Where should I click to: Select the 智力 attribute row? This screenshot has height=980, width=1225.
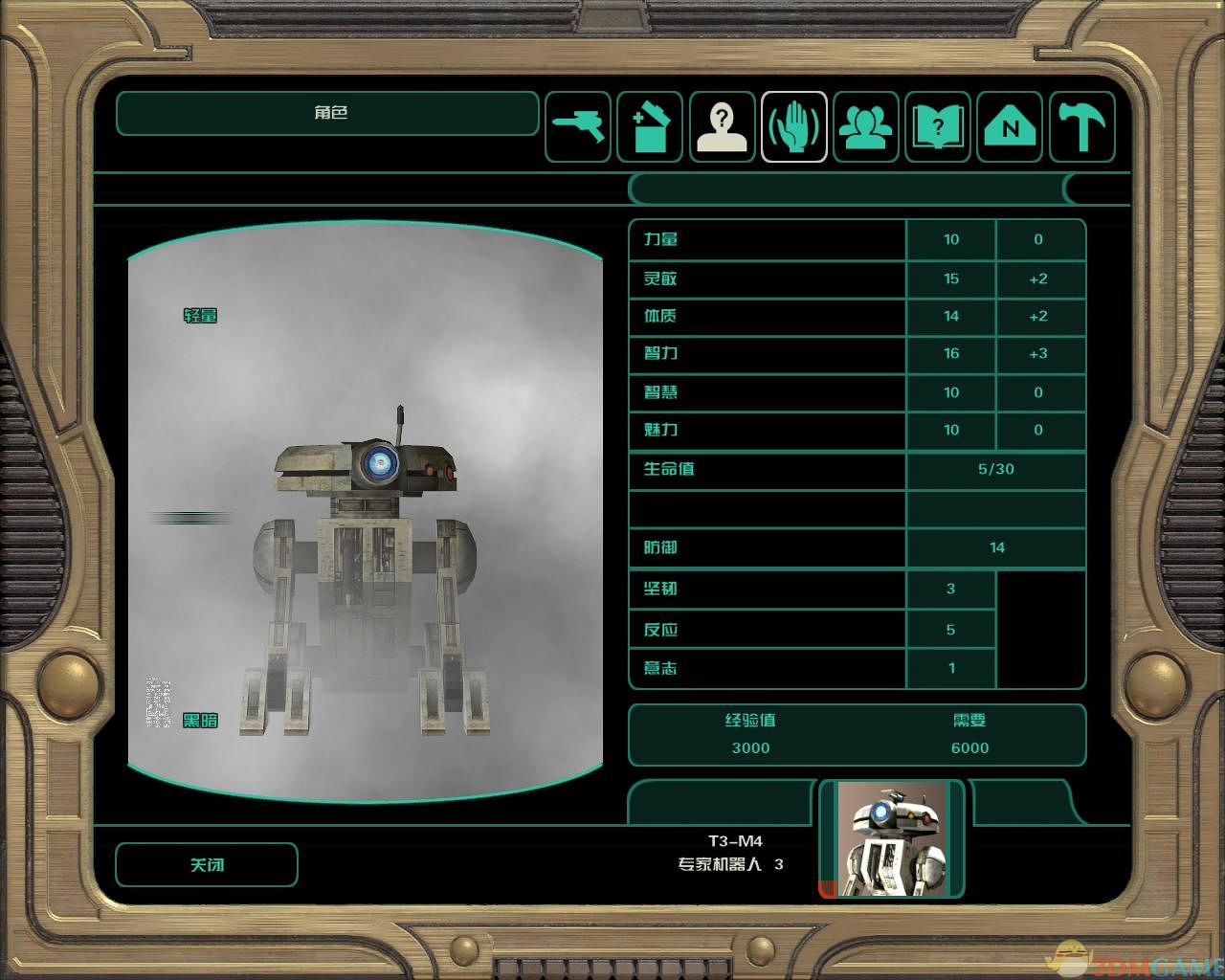pos(766,354)
